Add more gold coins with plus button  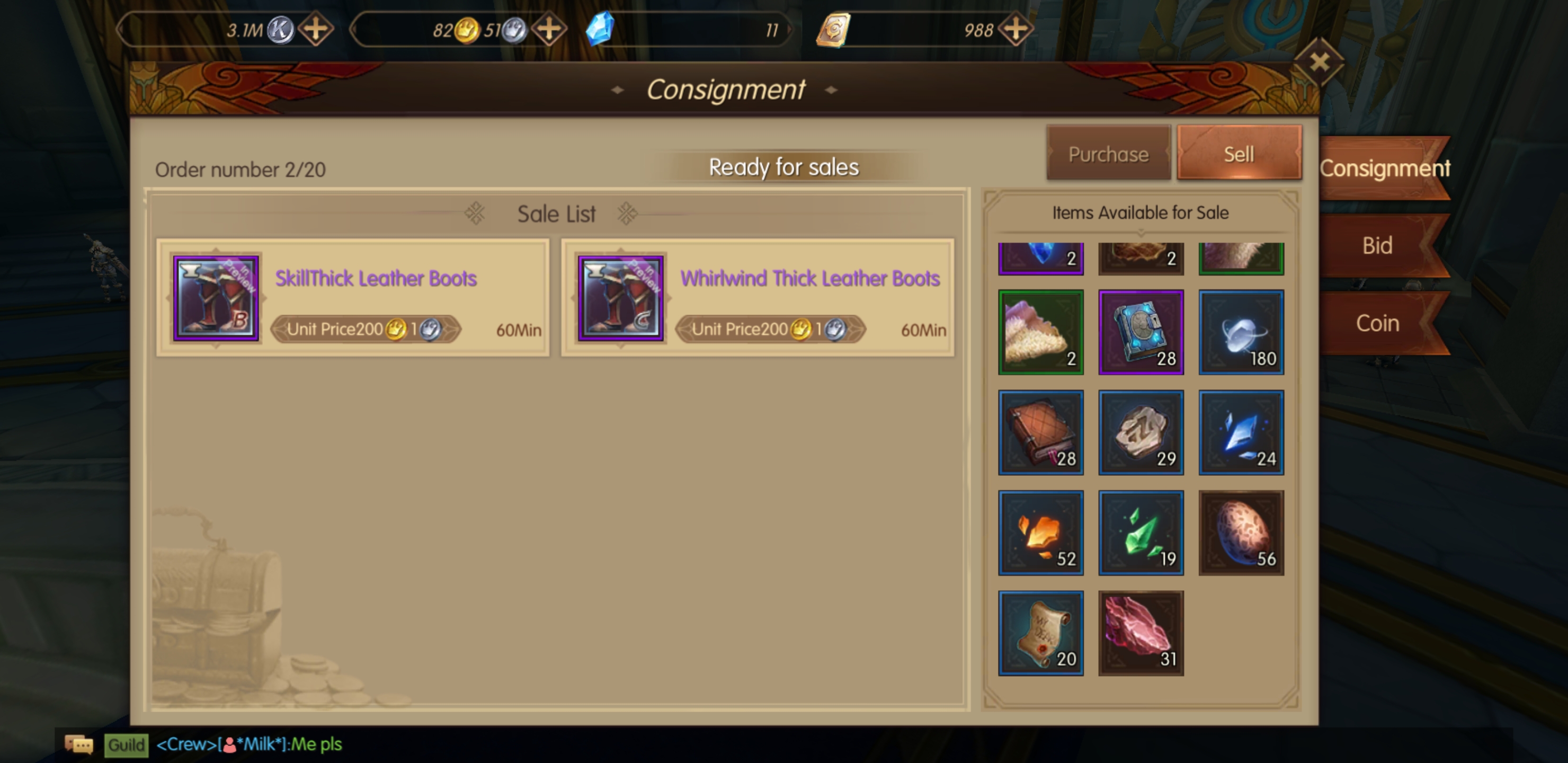click(549, 29)
